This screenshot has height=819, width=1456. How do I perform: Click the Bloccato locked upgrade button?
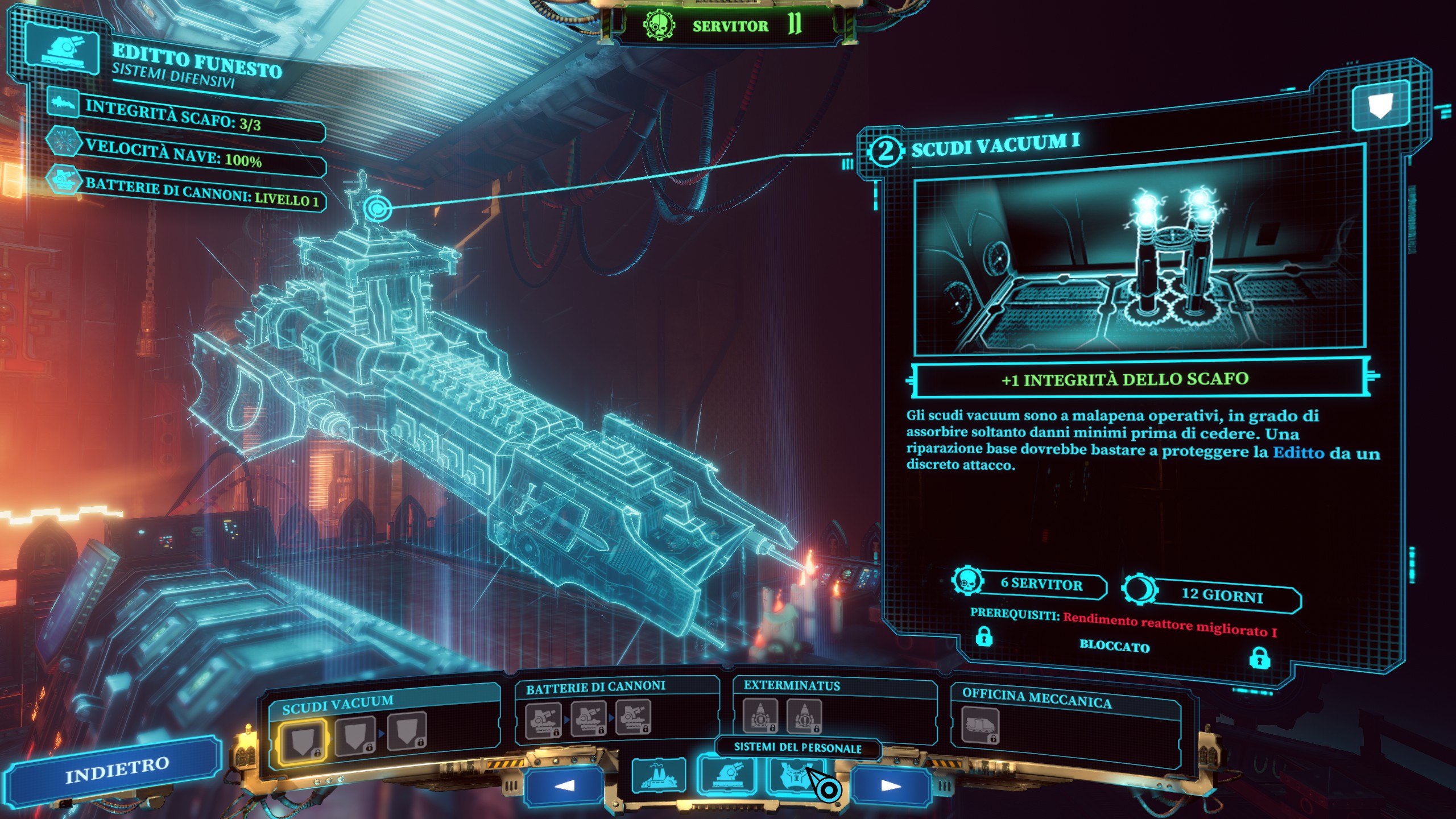click(1114, 647)
